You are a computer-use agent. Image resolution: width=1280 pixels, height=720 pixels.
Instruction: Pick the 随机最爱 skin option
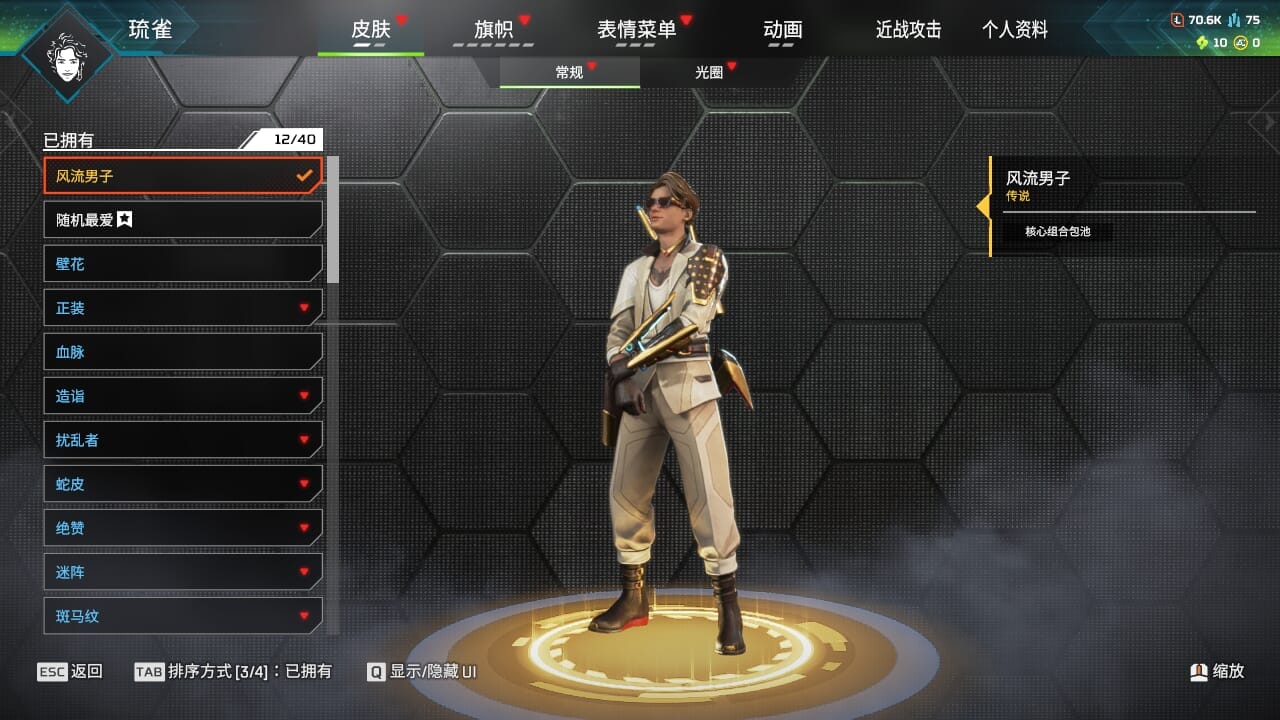point(183,220)
